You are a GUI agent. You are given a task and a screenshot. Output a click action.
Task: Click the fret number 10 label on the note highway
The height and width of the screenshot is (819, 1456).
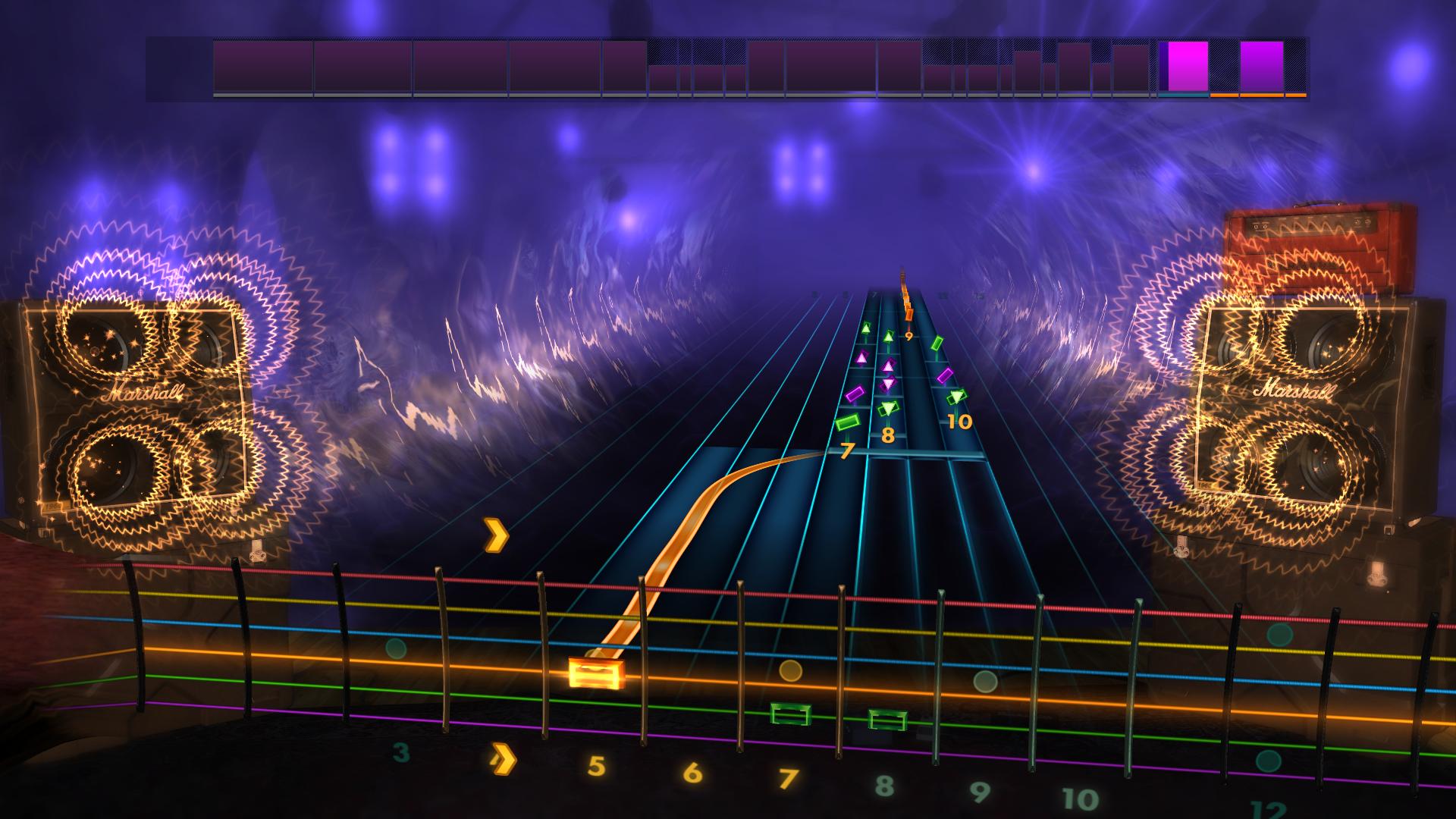coord(960,420)
